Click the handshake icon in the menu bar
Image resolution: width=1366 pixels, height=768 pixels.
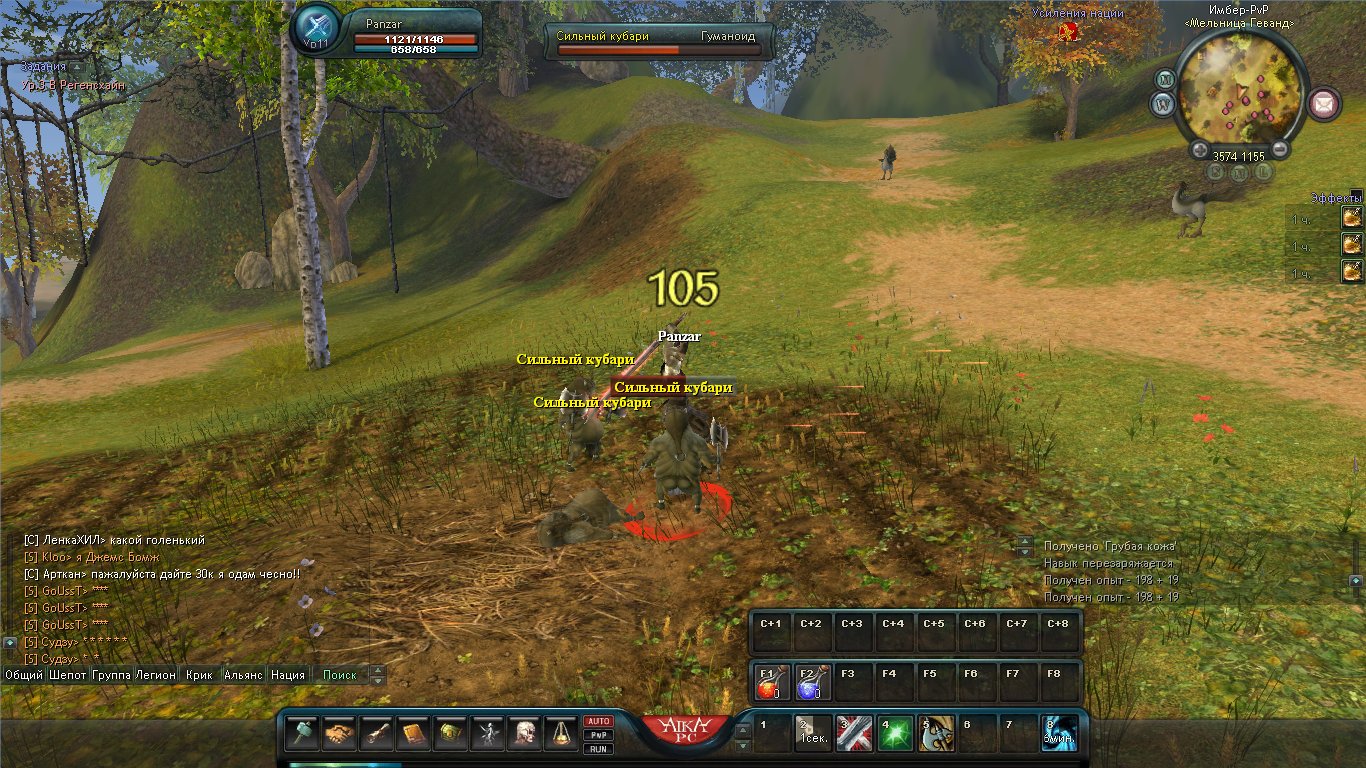(339, 734)
